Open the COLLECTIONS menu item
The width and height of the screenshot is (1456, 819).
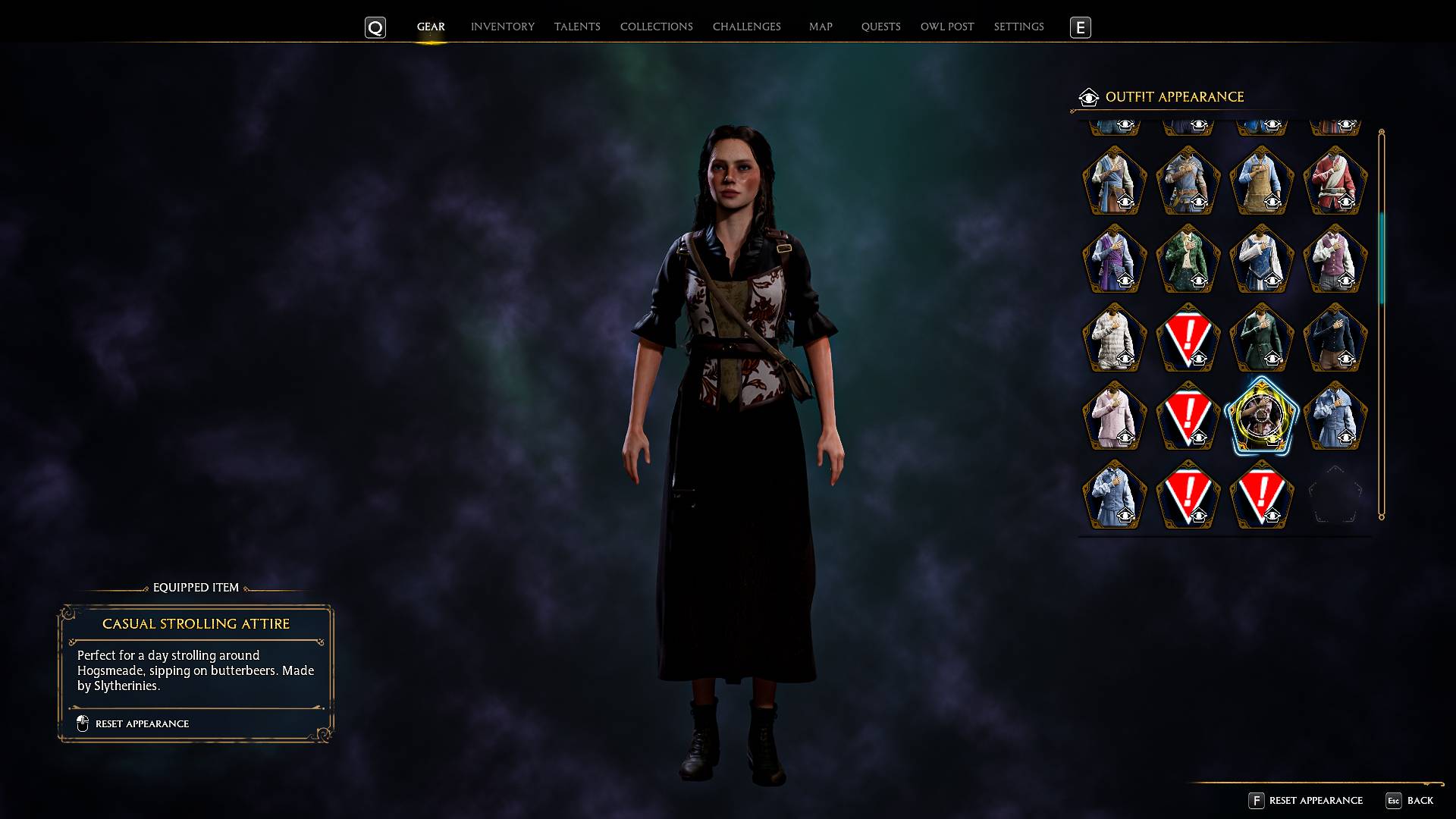(656, 27)
